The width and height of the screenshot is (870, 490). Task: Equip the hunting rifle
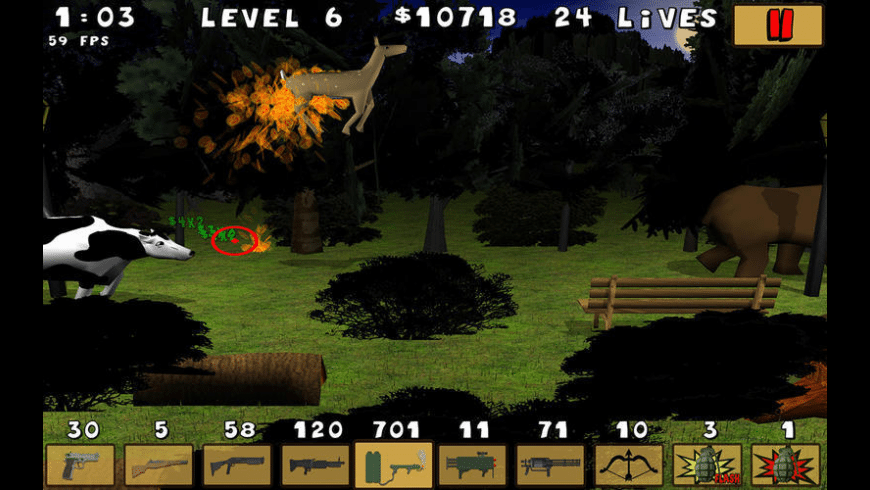(x=158, y=465)
